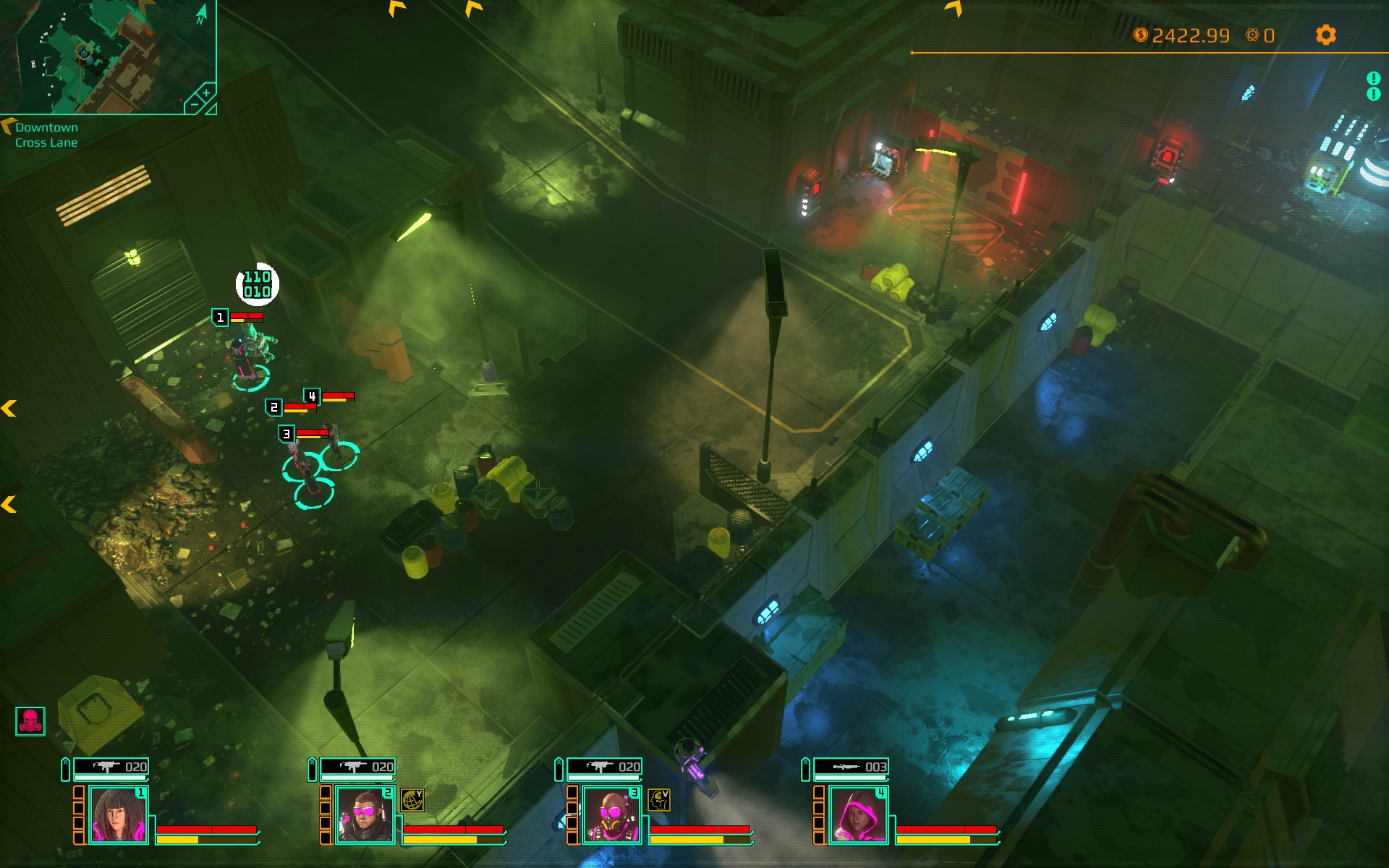
Task: Click the pink gas mask icon
Action: [x=30, y=721]
